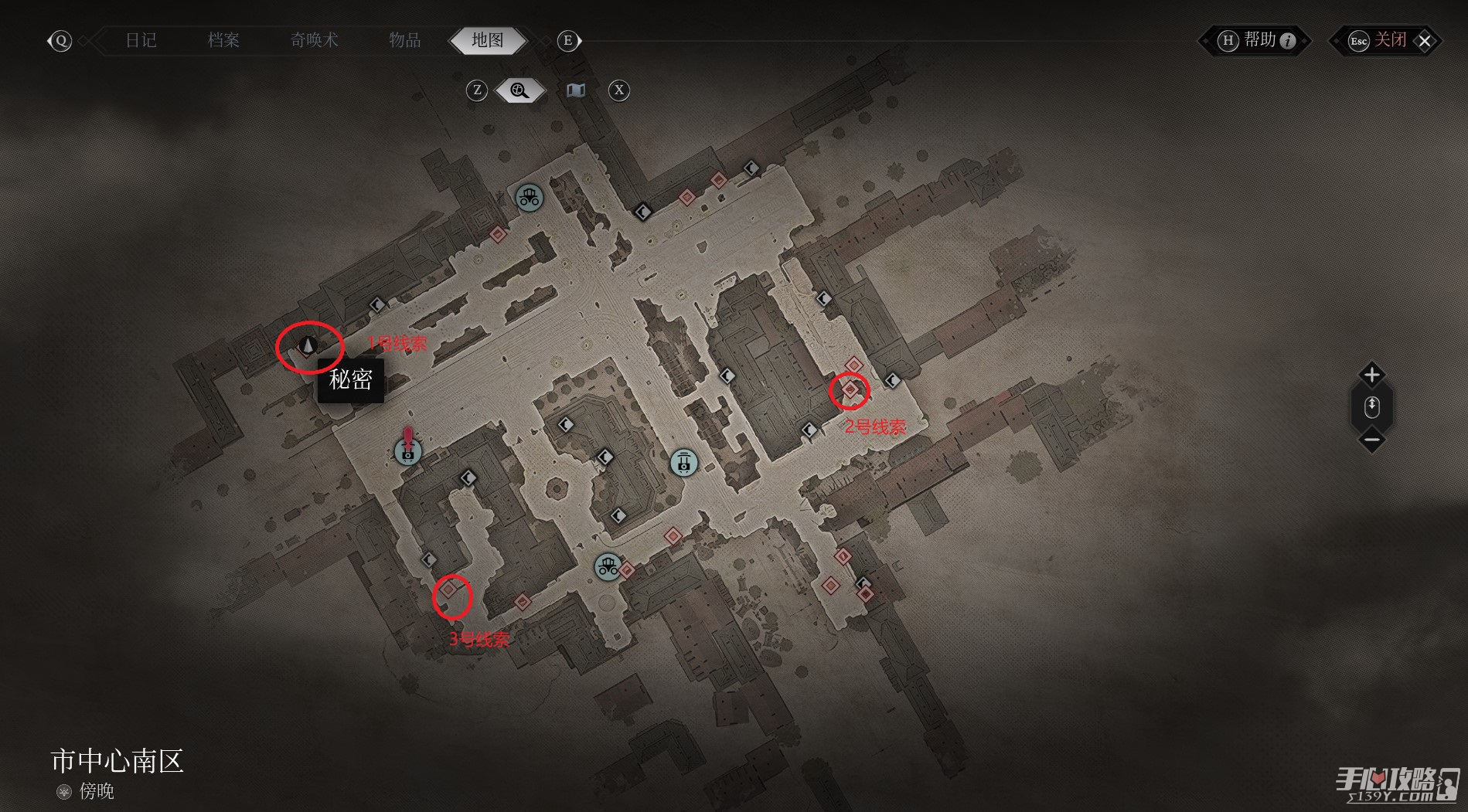Select the magnifier district map view

[519, 91]
